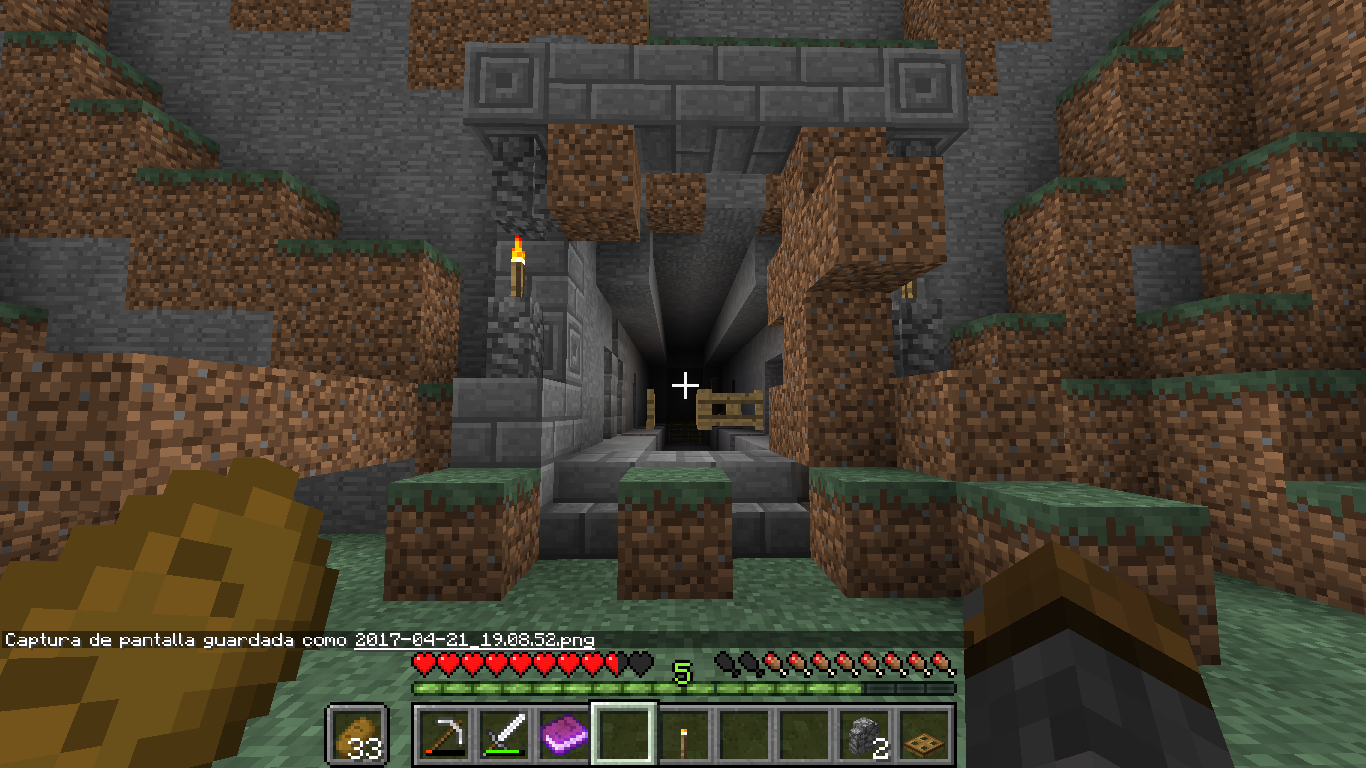
Task: Open the saved screenshot link in chat
Action: [x=474, y=640]
